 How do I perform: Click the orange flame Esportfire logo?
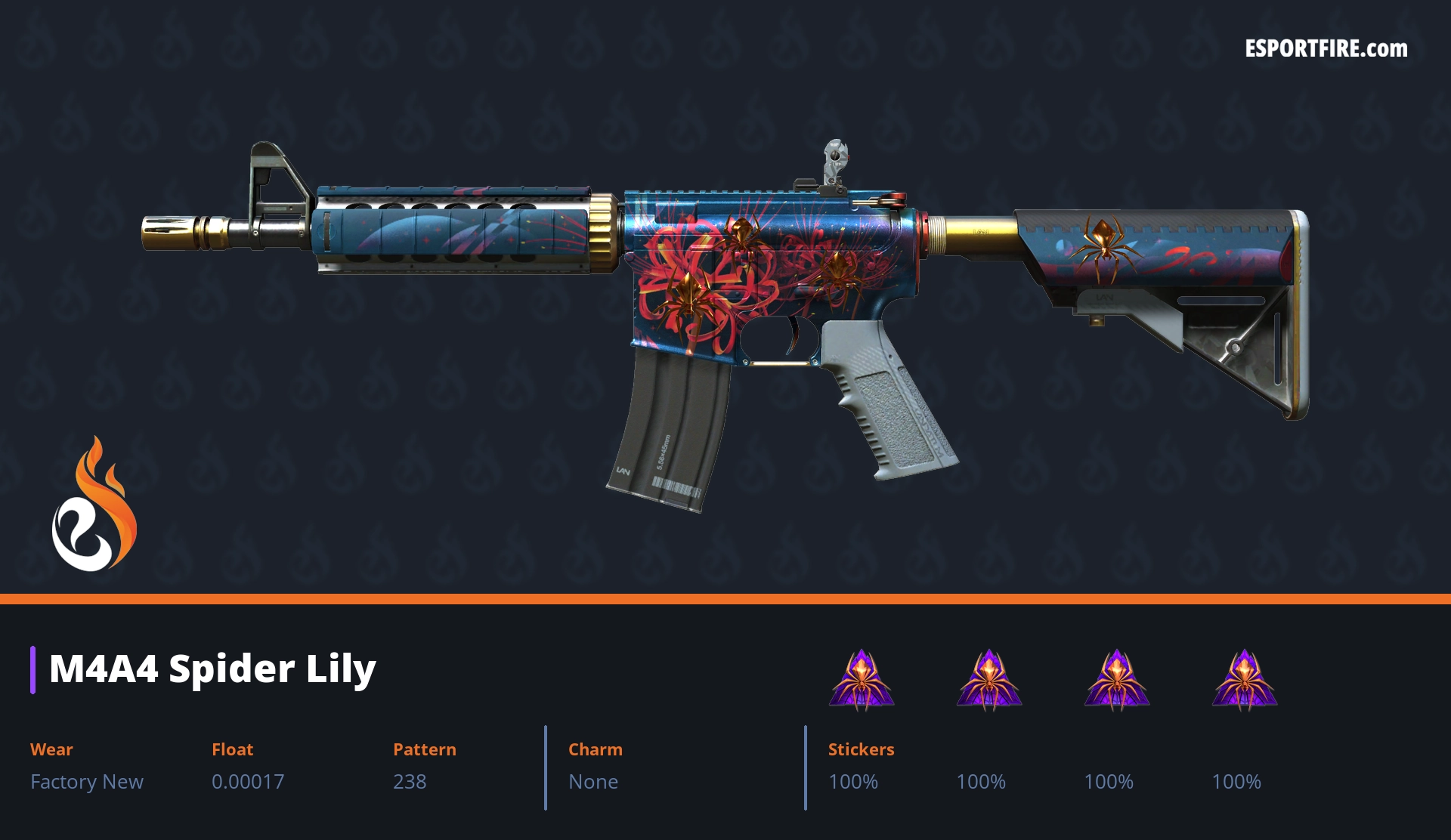[x=94, y=505]
